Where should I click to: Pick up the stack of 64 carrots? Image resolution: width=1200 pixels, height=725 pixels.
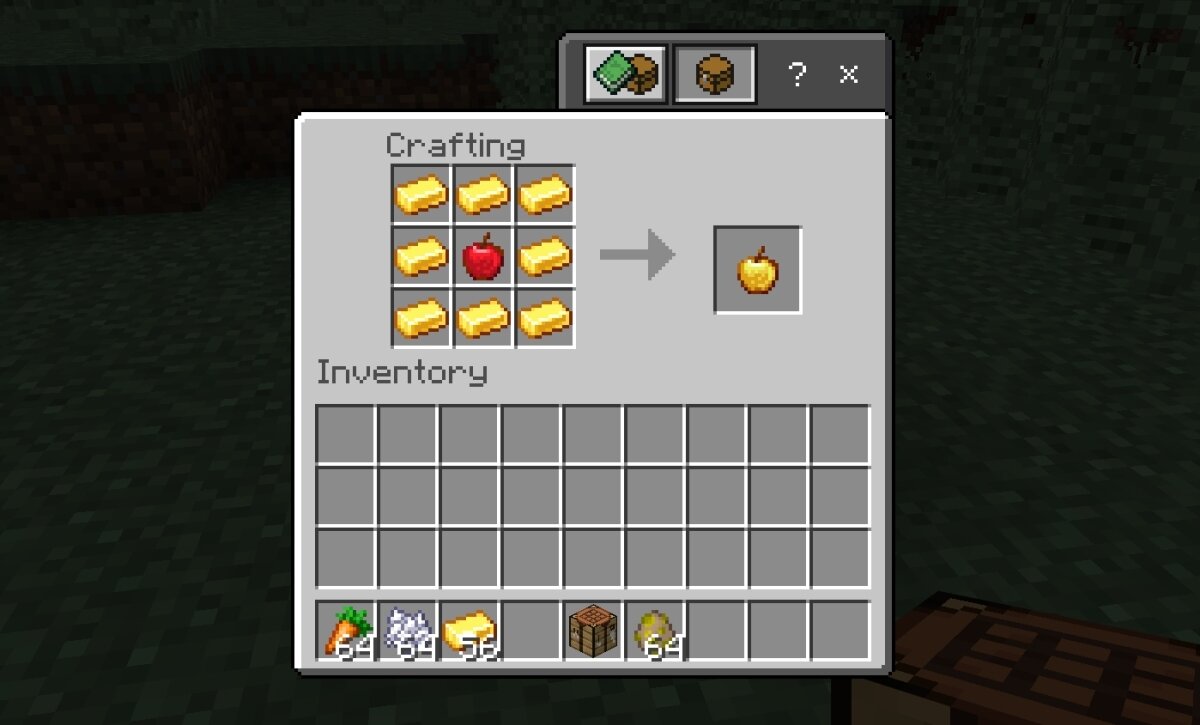(346, 630)
